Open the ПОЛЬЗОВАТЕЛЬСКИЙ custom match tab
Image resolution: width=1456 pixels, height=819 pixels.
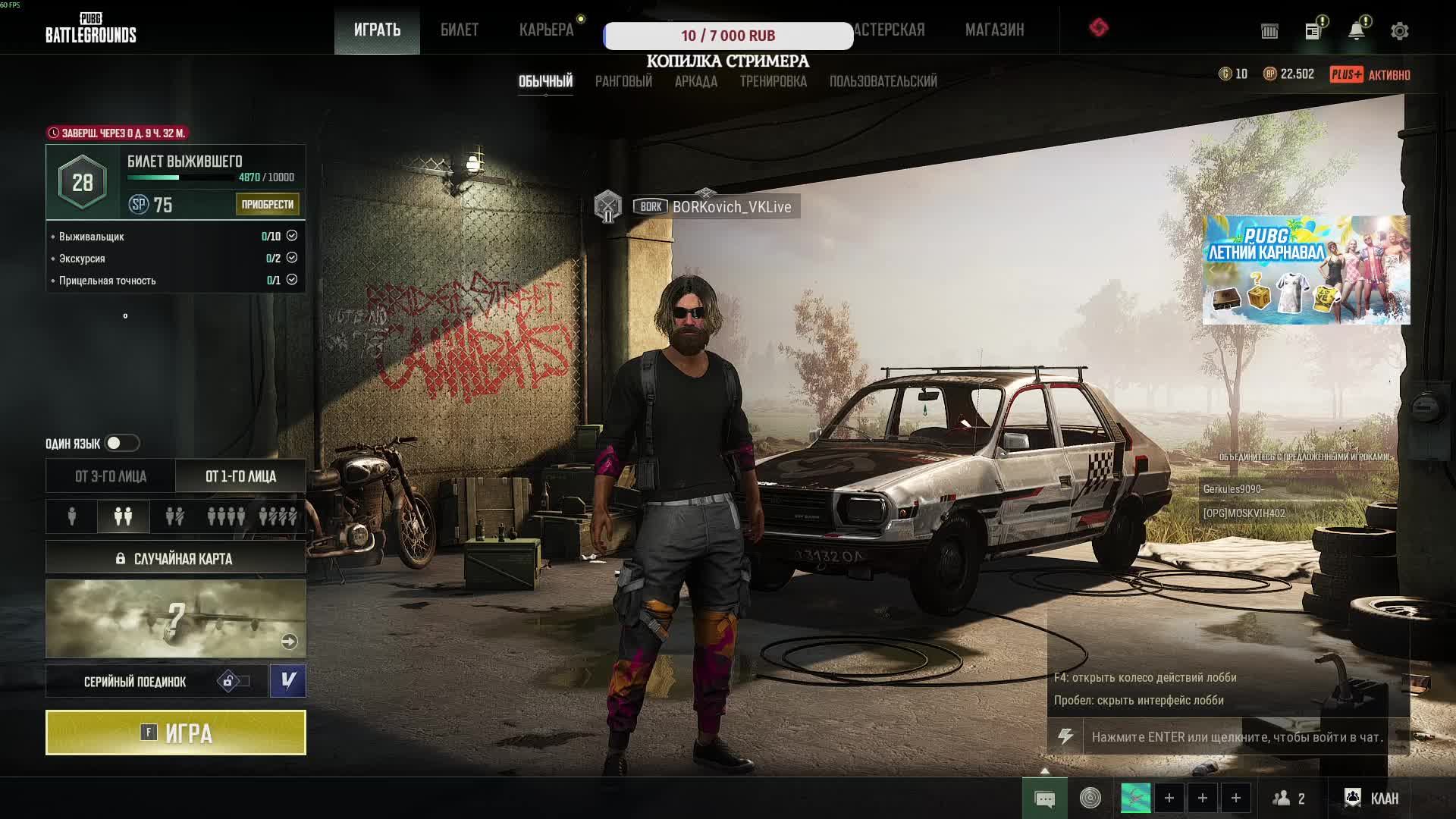pos(883,81)
